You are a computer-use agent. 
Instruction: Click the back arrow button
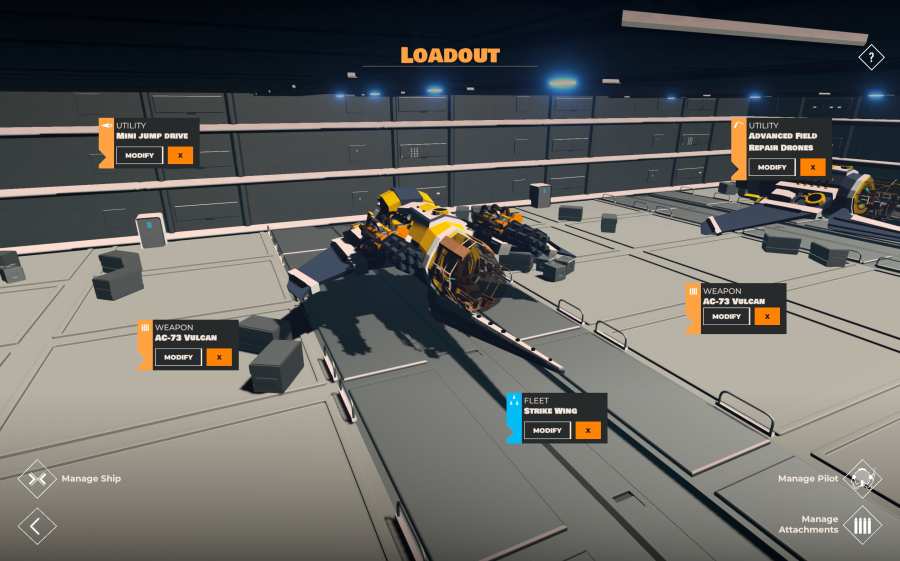(x=37, y=525)
